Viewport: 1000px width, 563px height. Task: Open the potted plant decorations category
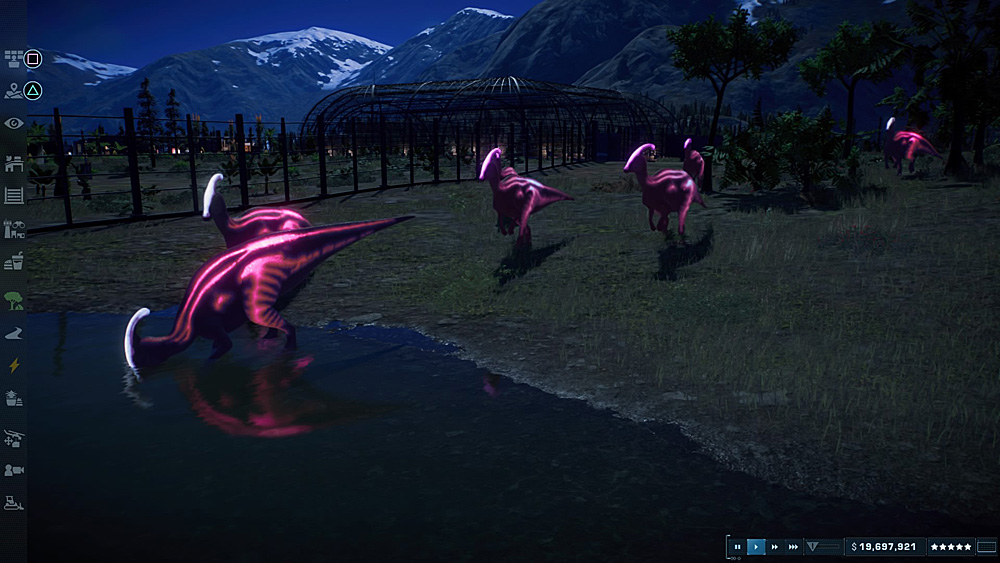tap(14, 398)
